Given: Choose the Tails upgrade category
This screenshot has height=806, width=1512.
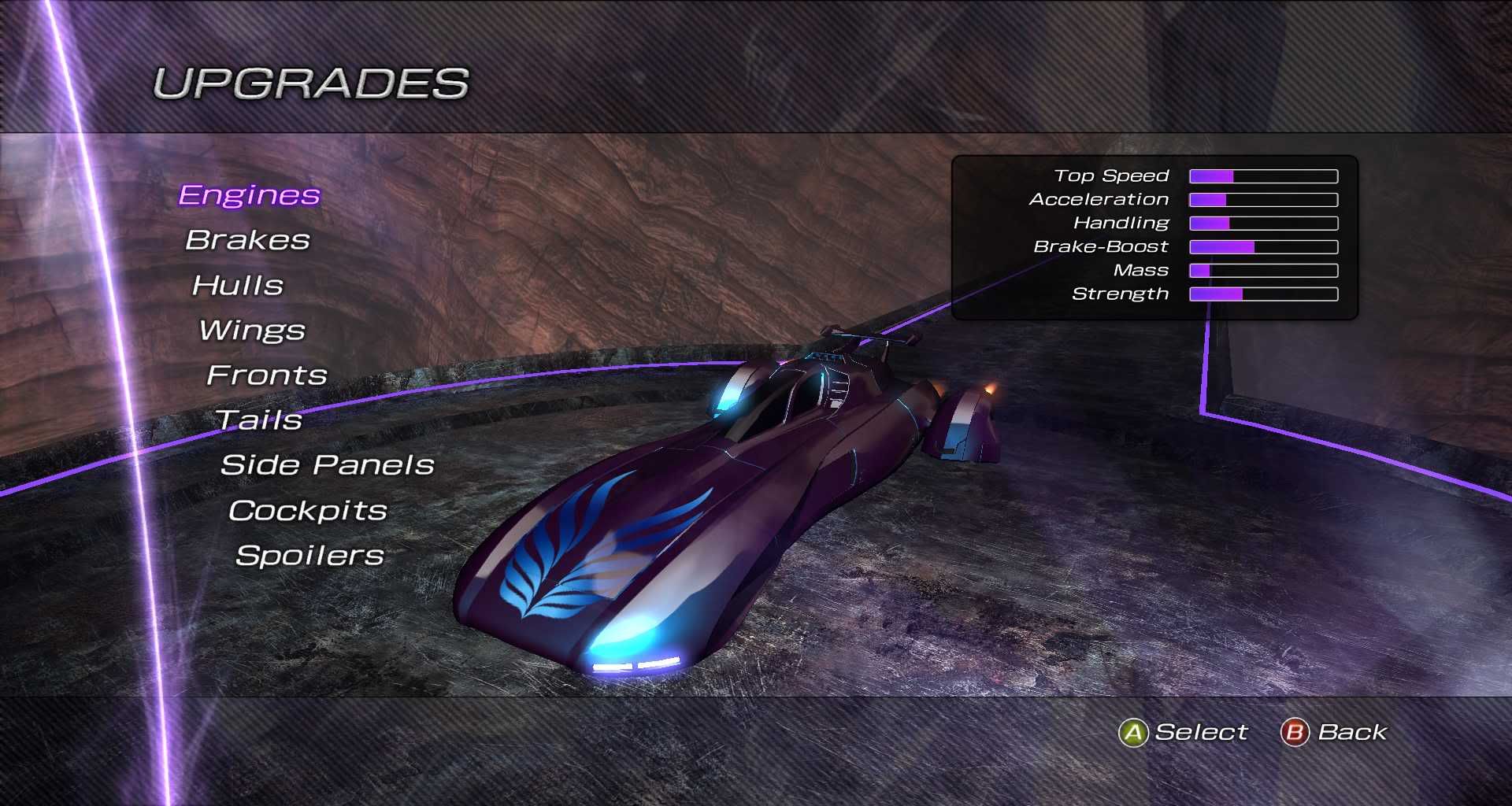Looking at the screenshot, I should tap(259, 420).
